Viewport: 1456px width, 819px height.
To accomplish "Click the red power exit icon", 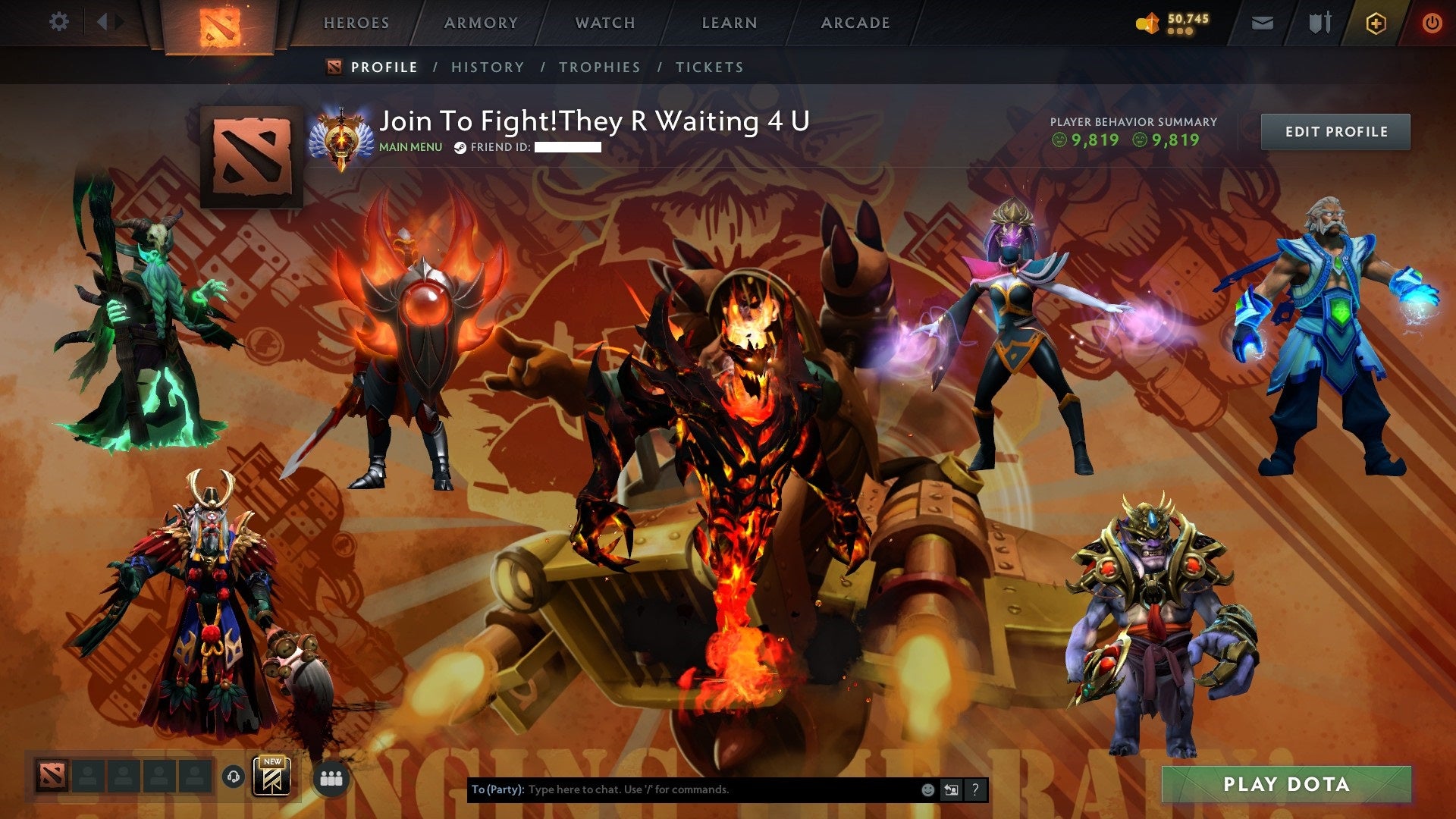I will click(x=1434, y=22).
